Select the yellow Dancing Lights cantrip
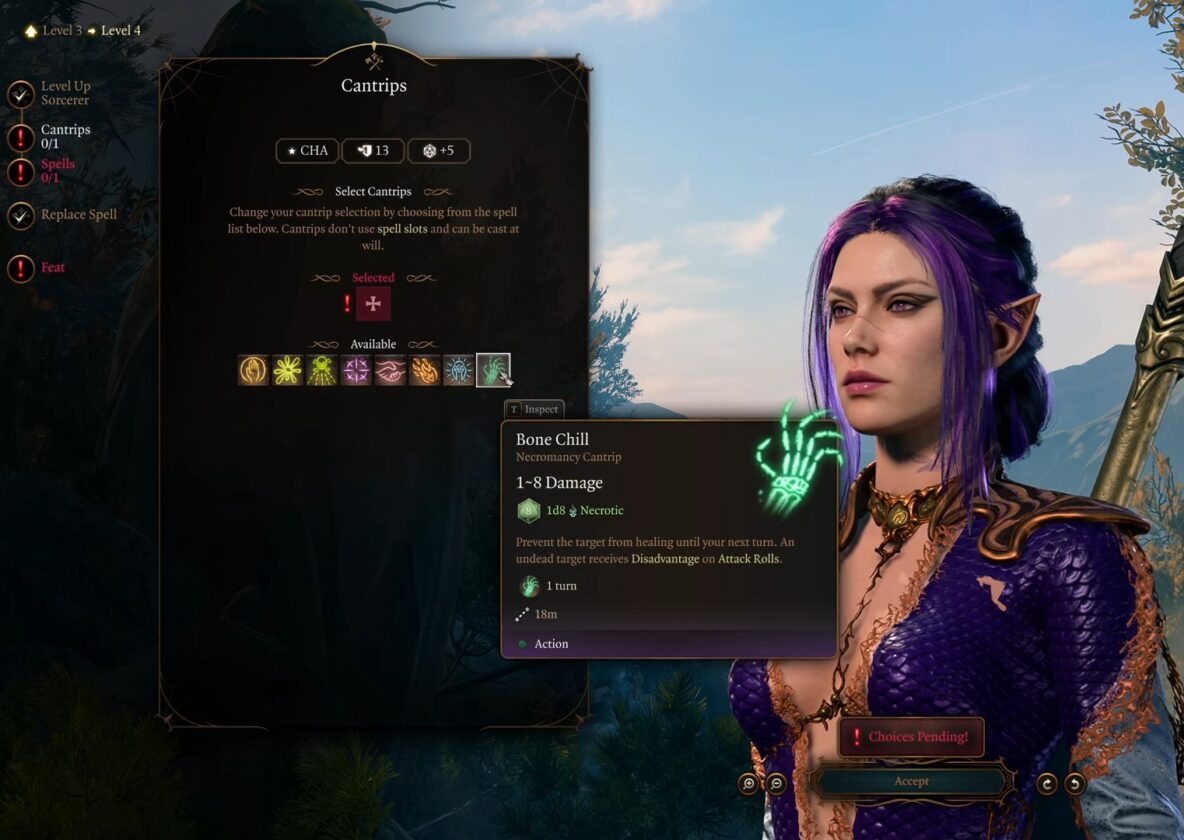 (x=288, y=370)
